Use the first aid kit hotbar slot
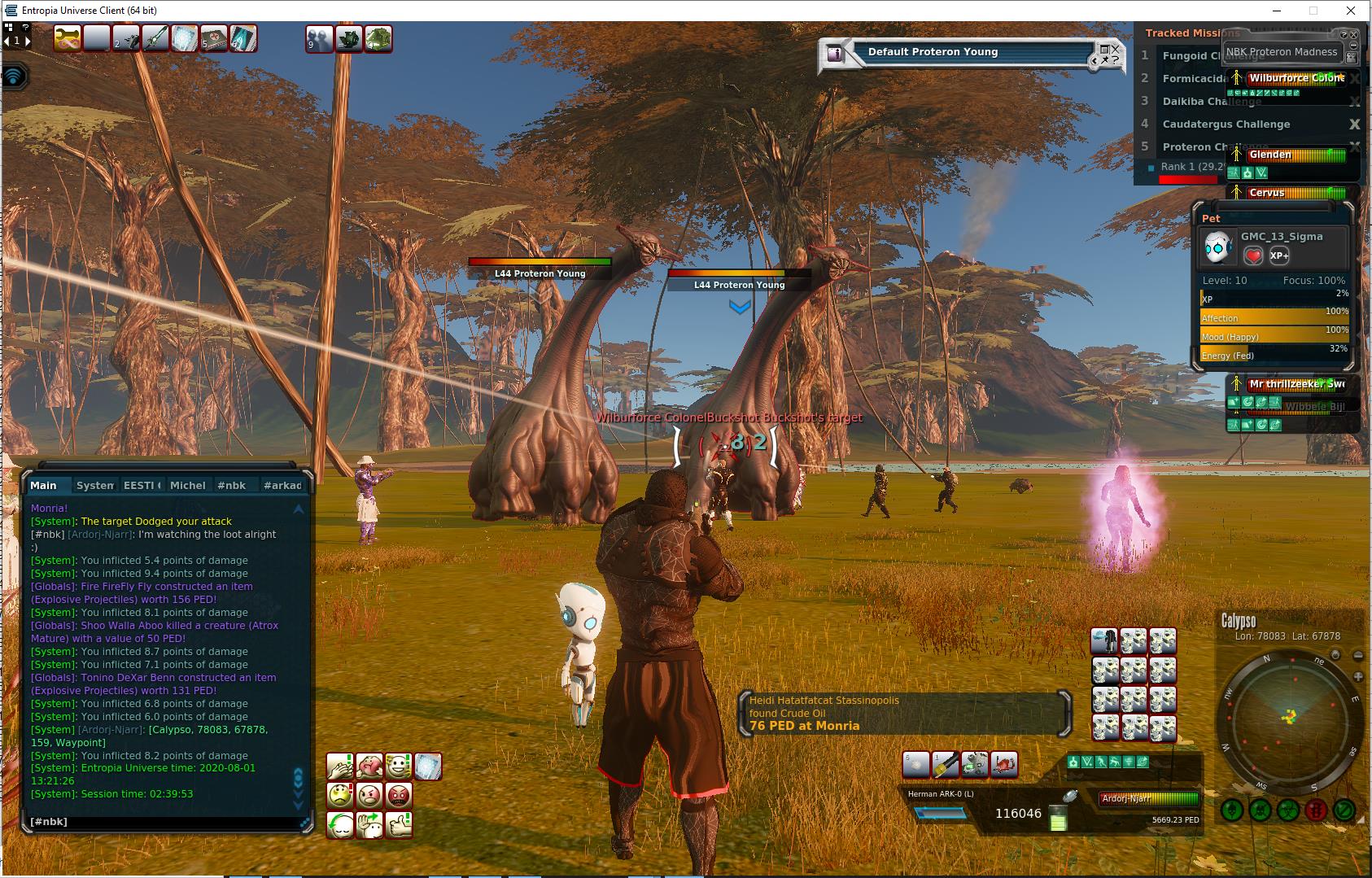The width and height of the screenshot is (1372, 878). (x=214, y=38)
